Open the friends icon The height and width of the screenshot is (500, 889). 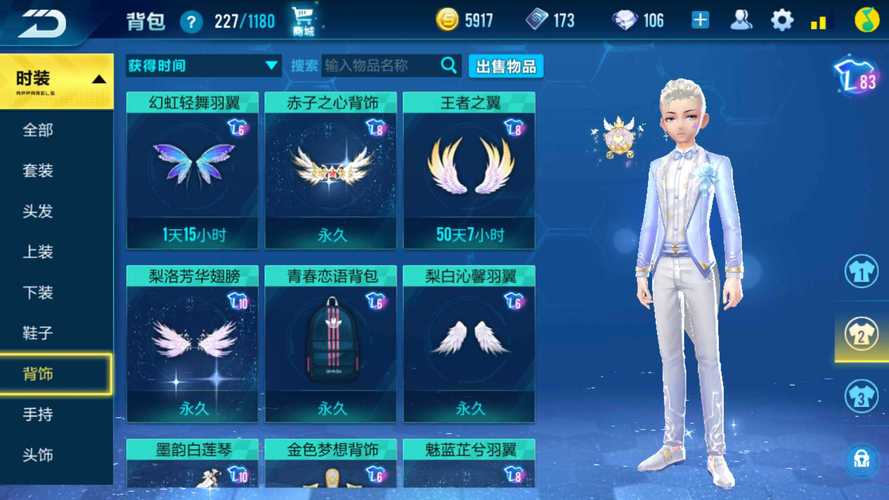click(x=742, y=20)
